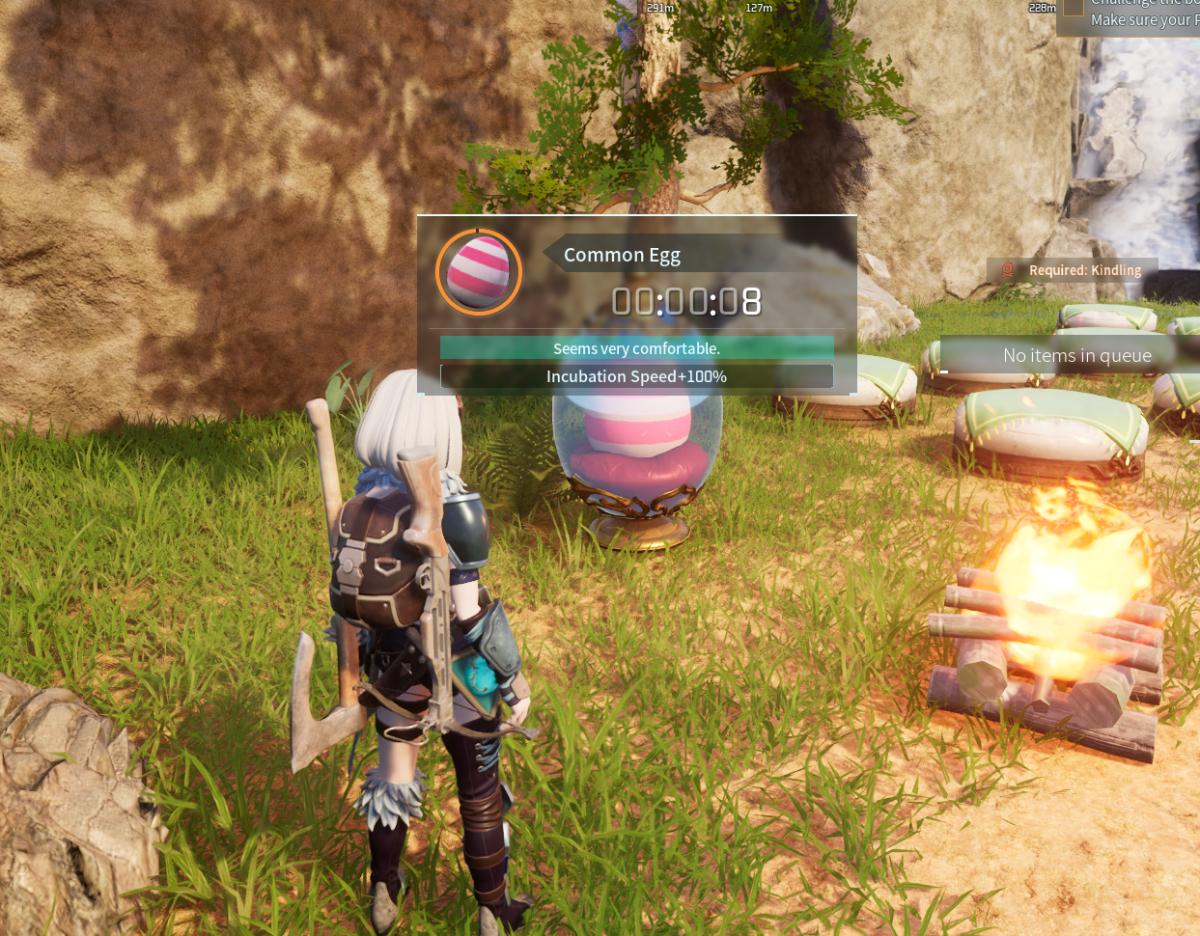
Task: Open the quest objective tracker panel
Action: pos(1130,16)
